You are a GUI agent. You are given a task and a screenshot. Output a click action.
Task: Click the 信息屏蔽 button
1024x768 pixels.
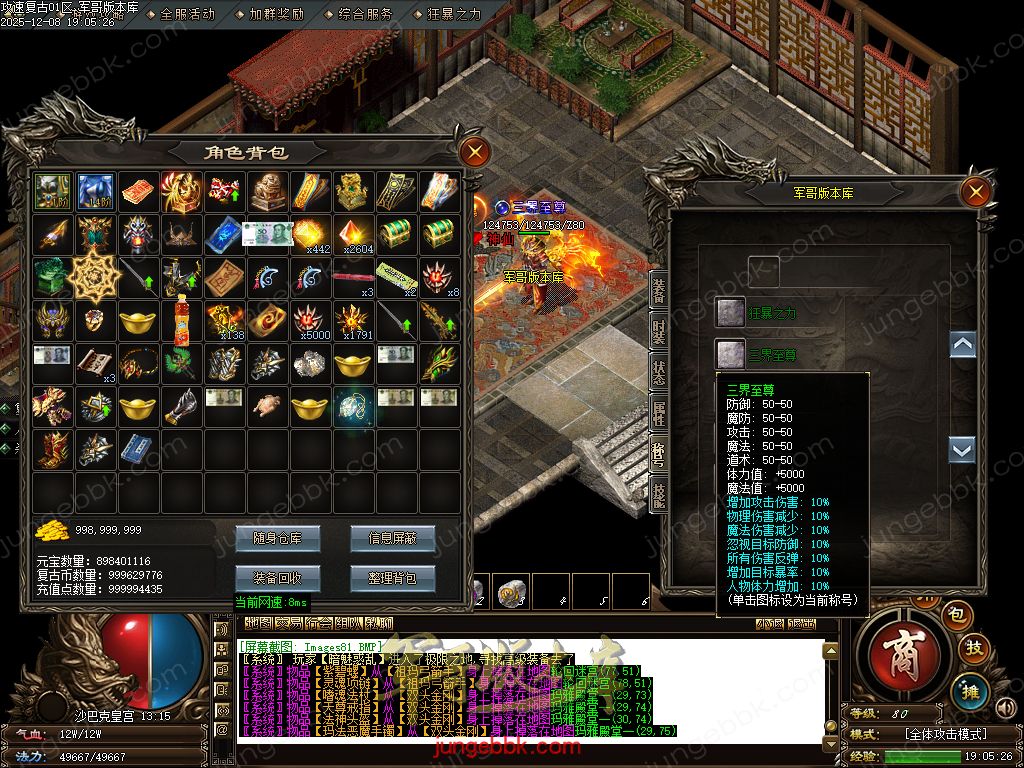(x=392, y=538)
